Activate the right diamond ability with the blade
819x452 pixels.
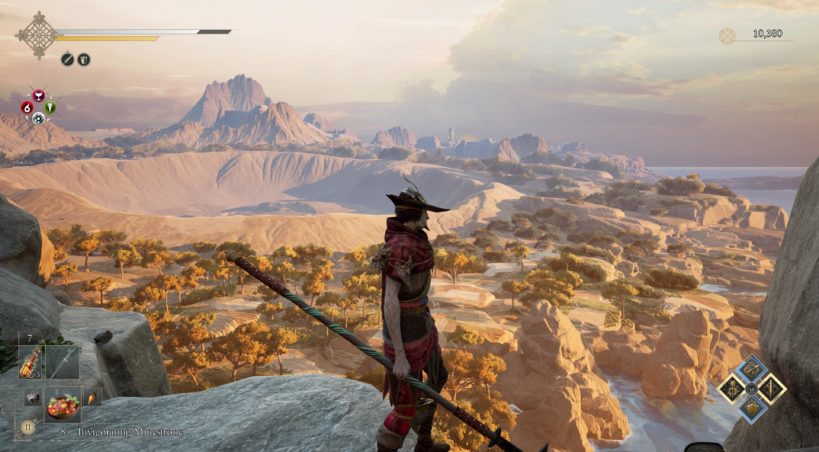pos(771,389)
